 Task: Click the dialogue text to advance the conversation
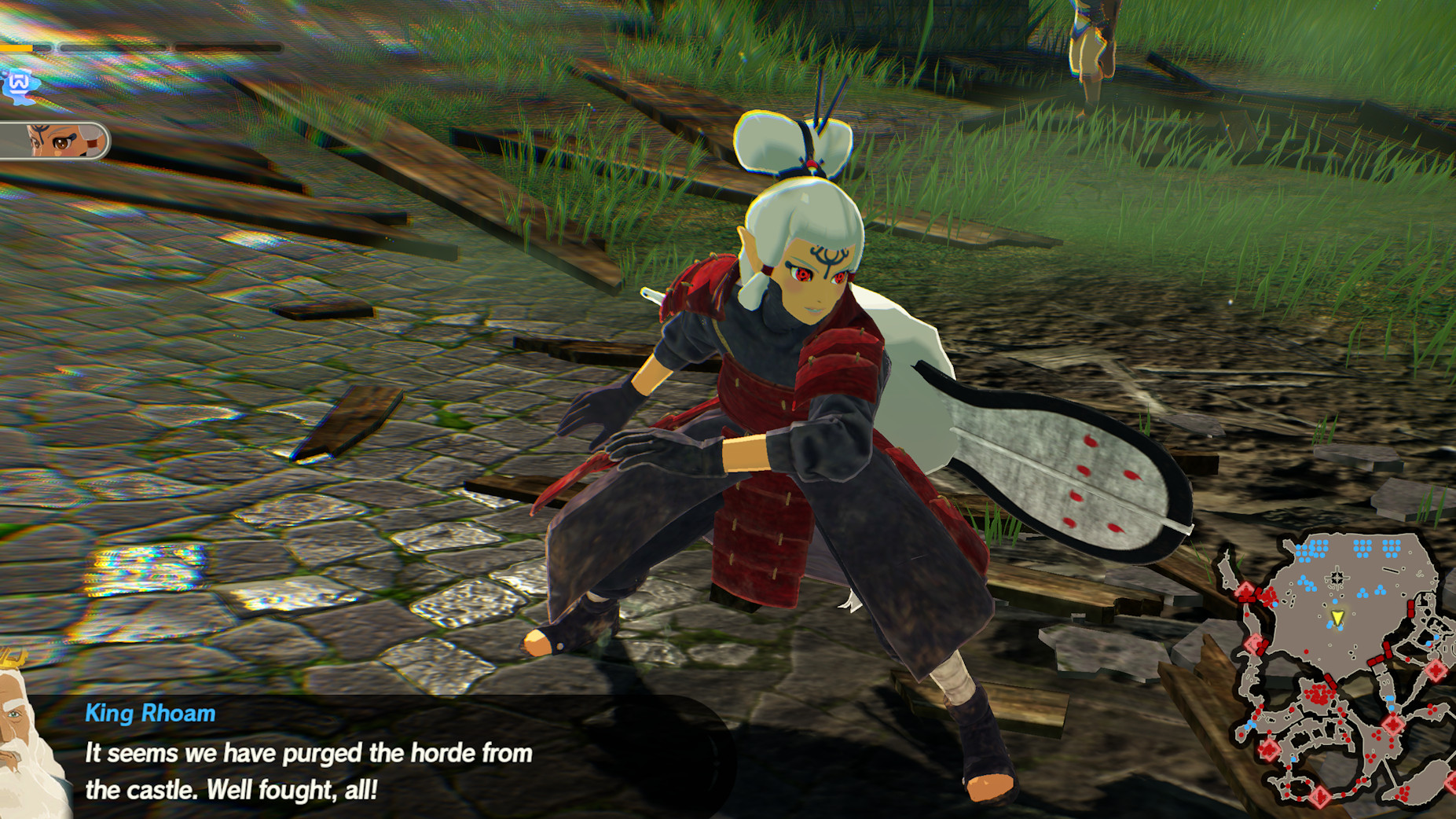(306, 755)
